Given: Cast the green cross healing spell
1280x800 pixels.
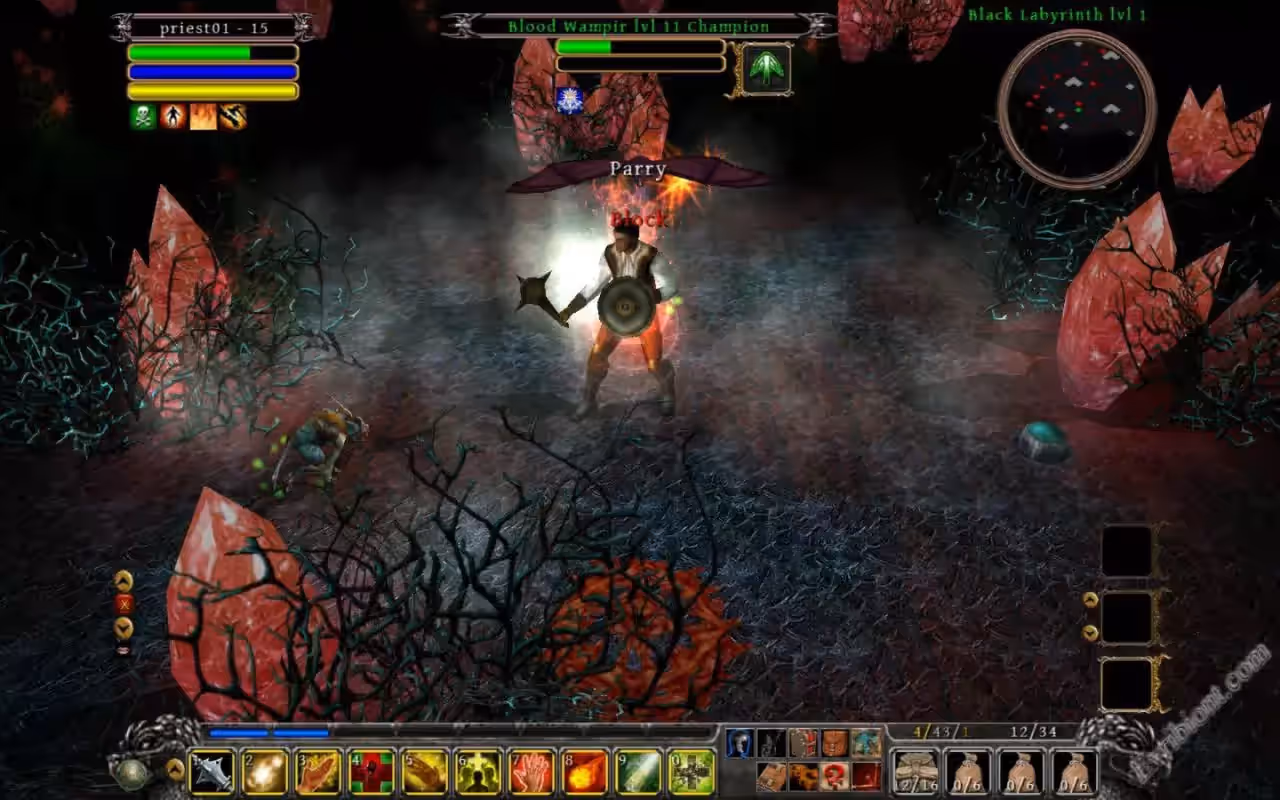Looking at the screenshot, I should pyautogui.click(x=692, y=772).
